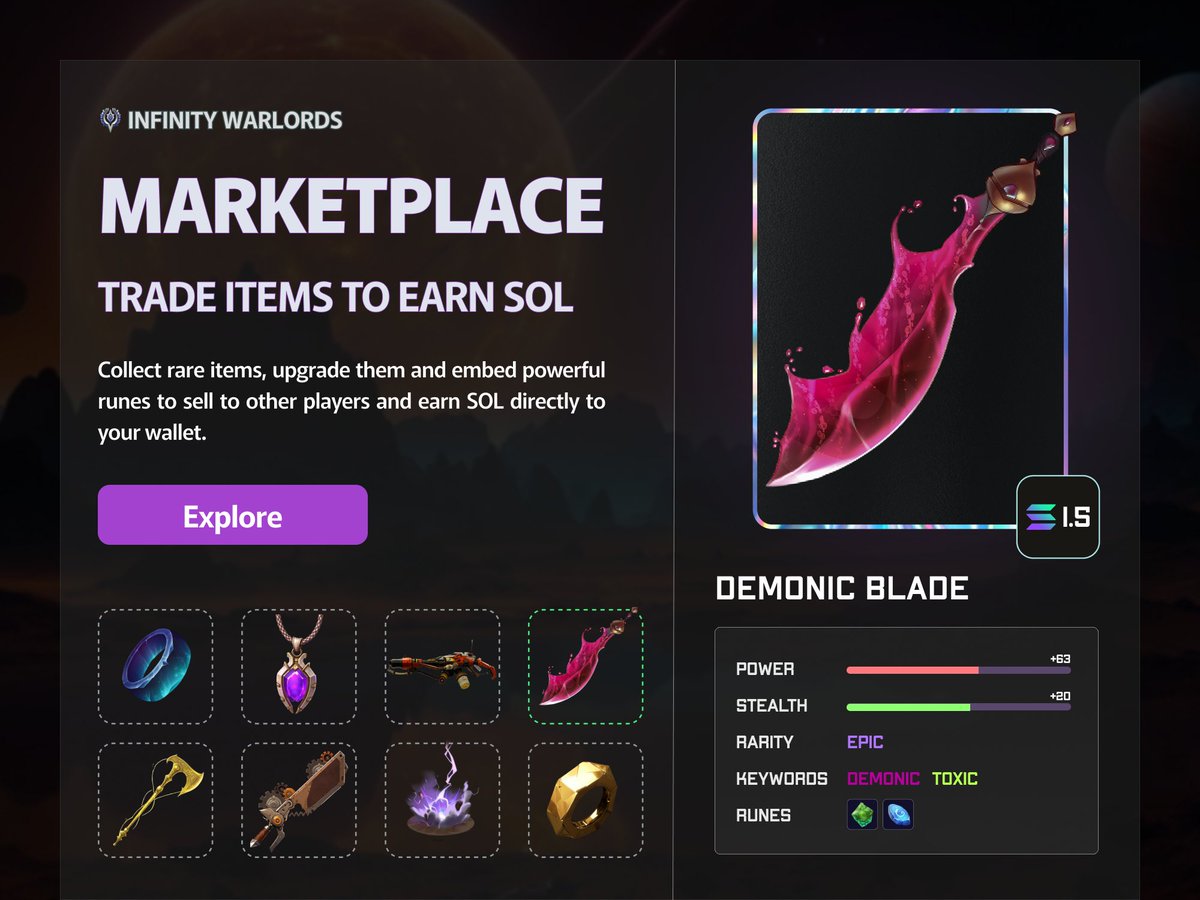1200x900 pixels.
Task: Open the 1.5 SOL price badge
Action: pyautogui.click(x=1058, y=516)
